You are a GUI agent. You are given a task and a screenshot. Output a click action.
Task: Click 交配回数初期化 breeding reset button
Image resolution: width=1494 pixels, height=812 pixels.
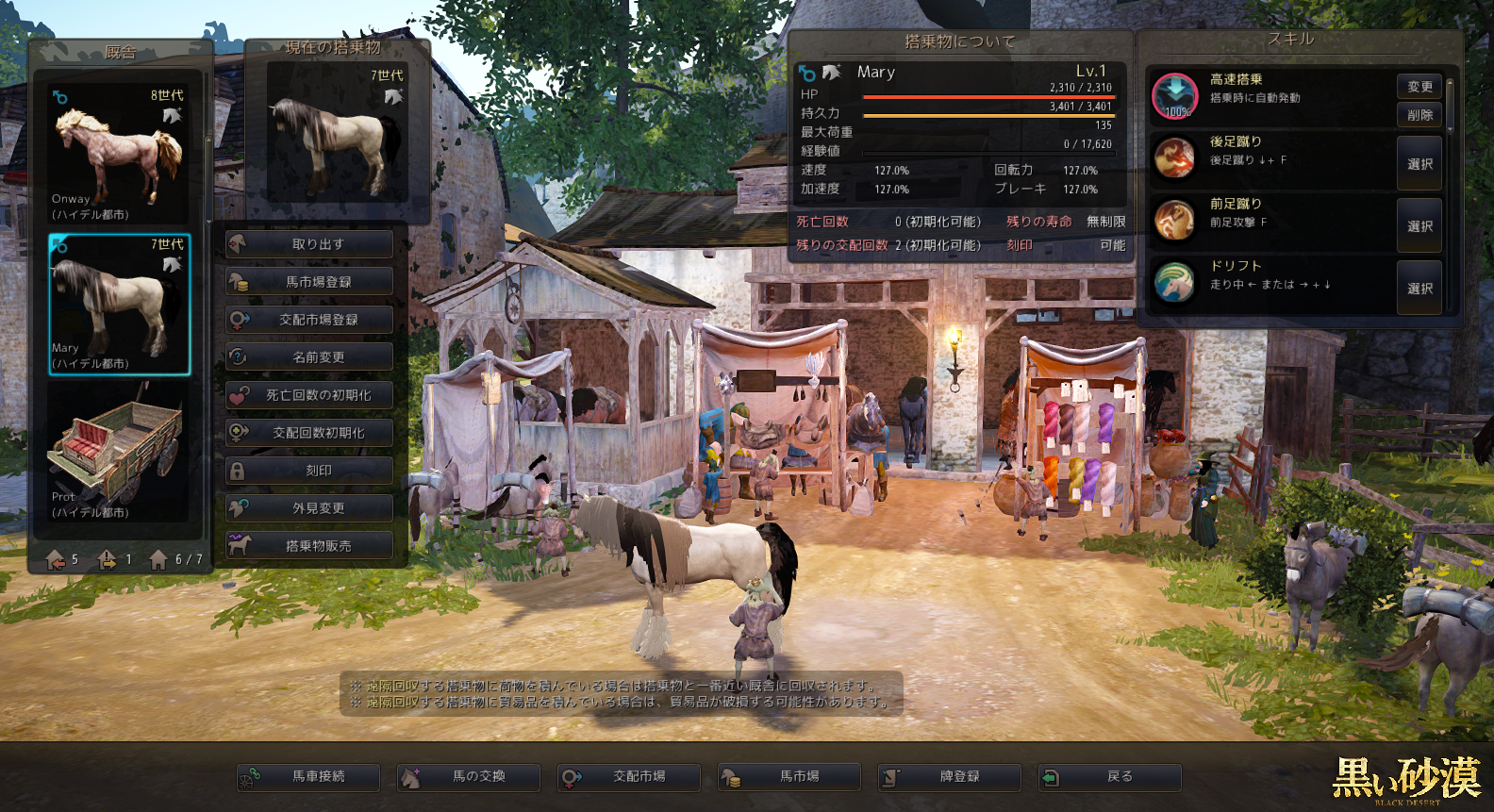pos(308,433)
